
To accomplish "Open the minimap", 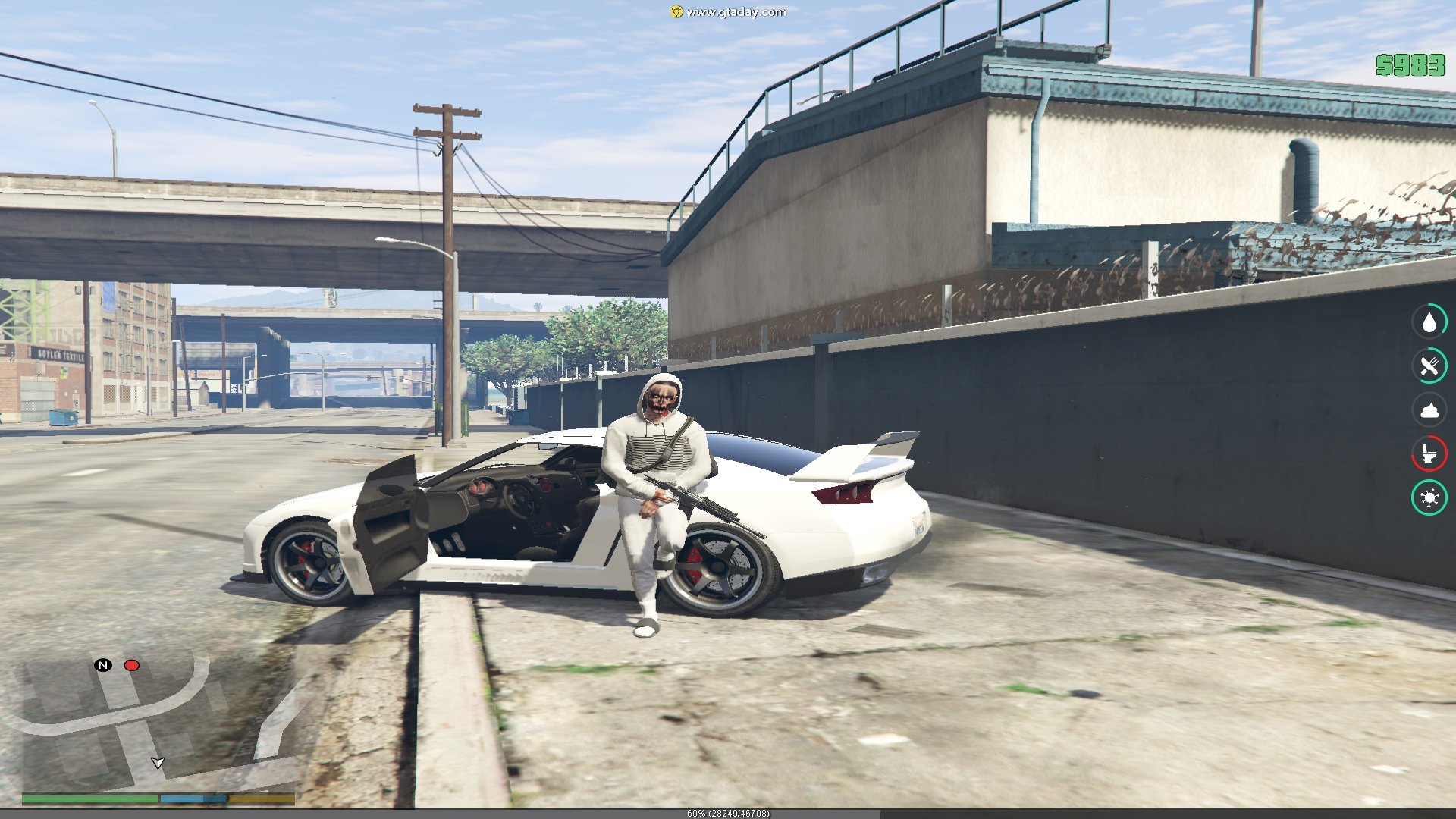I will click(158, 720).
